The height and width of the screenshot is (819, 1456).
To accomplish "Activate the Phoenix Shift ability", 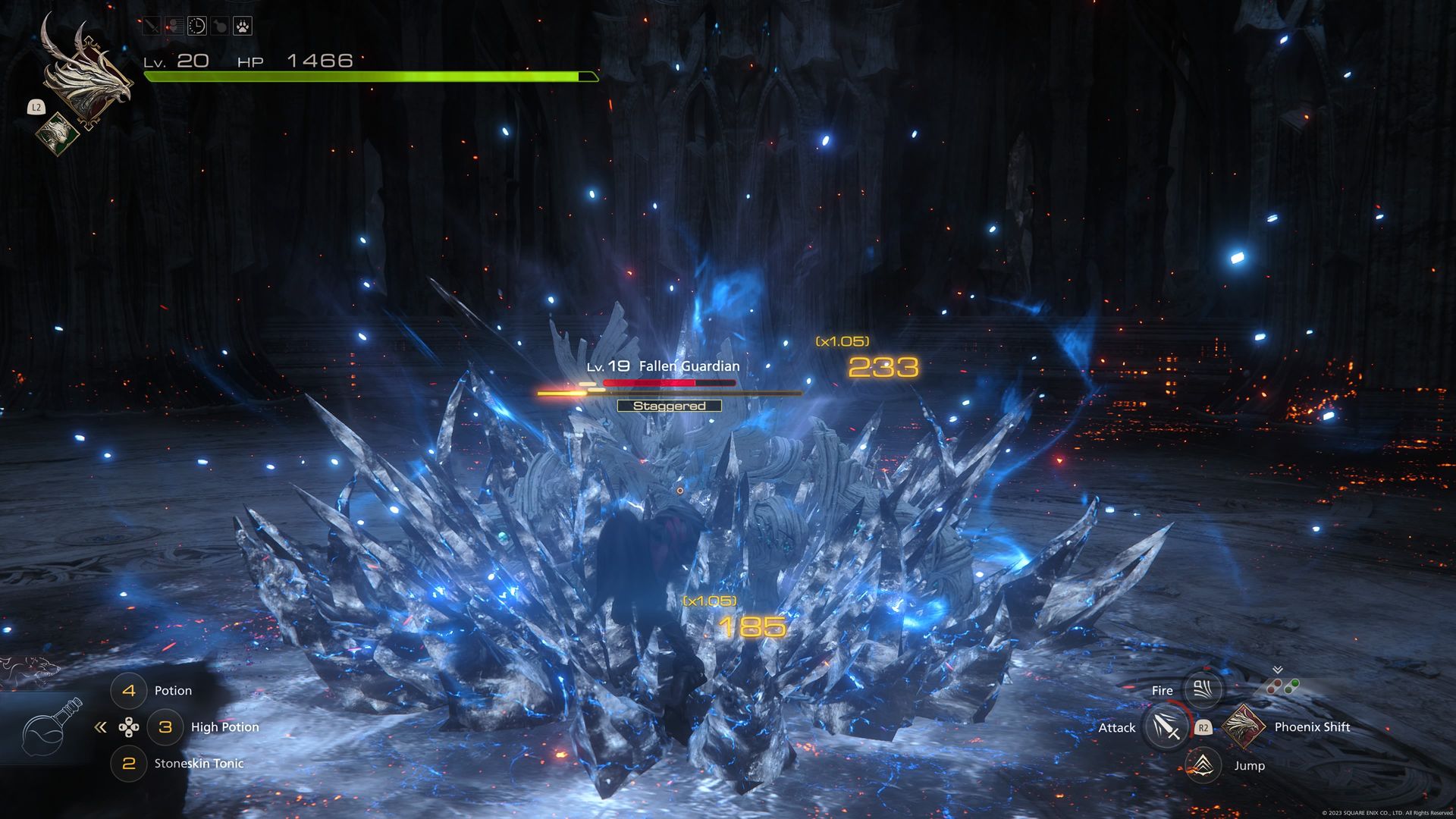I will coord(1243,726).
